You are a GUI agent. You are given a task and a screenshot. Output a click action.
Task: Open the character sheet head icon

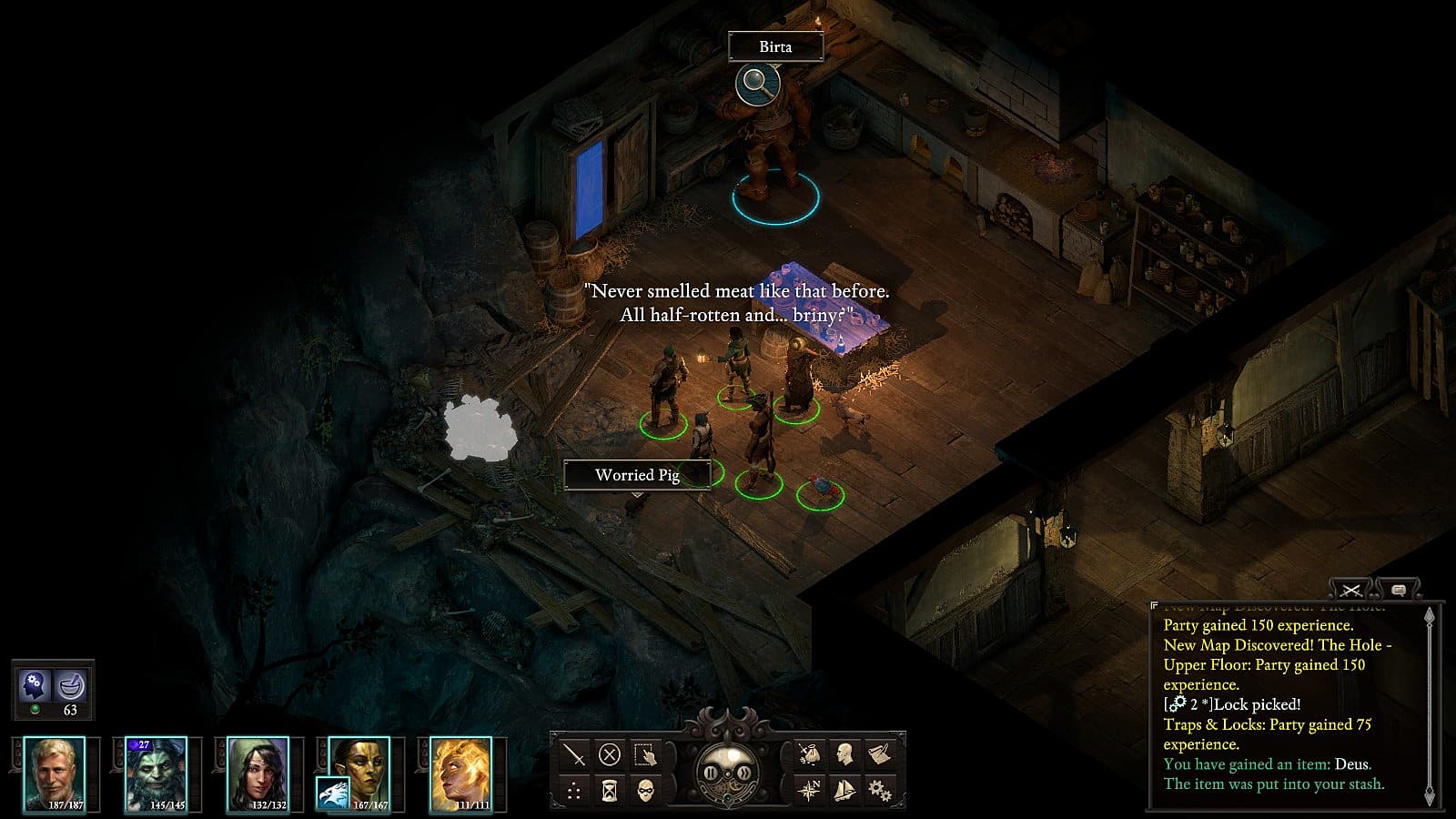[x=844, y=754]
